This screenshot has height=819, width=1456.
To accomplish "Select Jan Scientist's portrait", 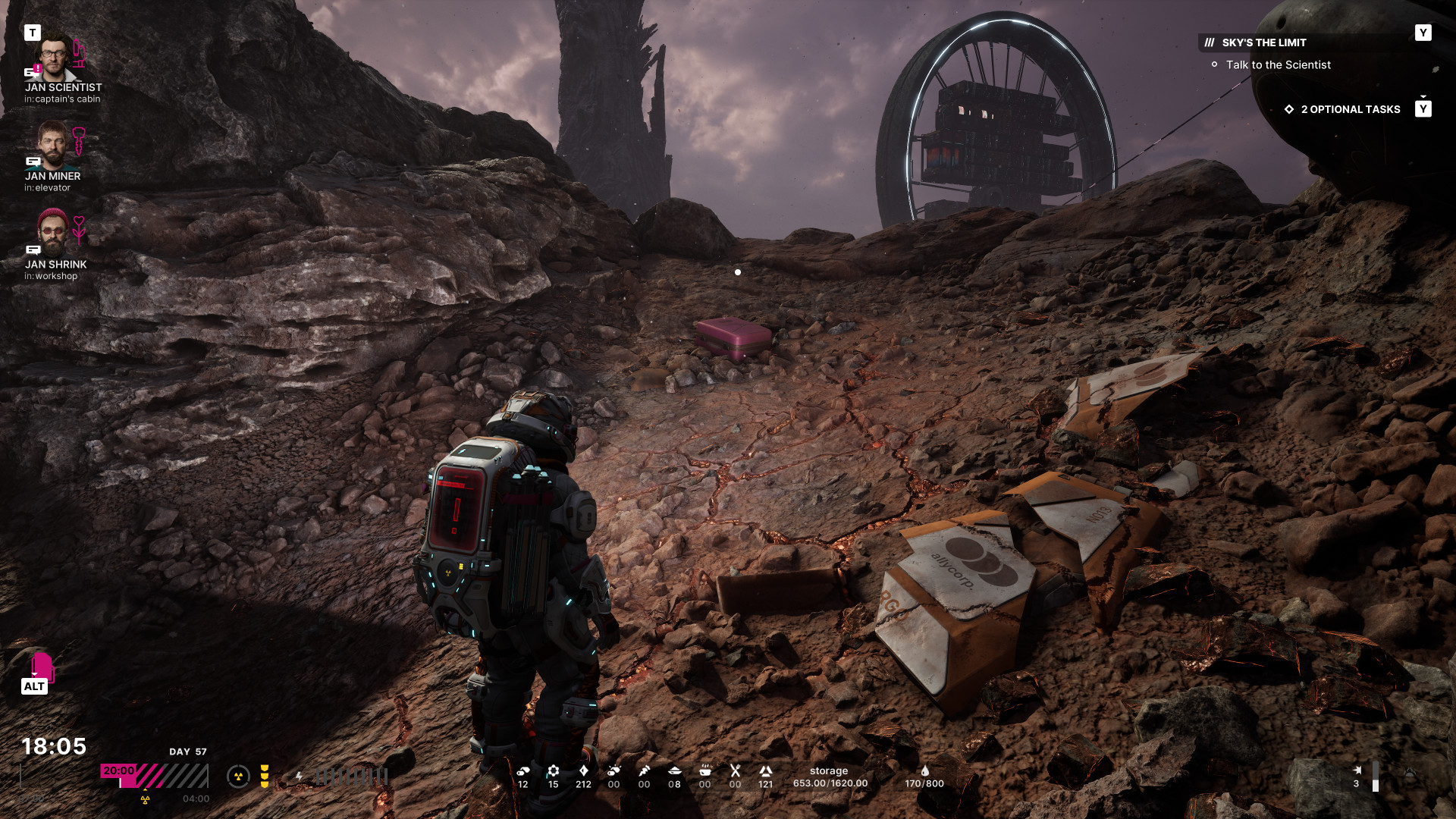I will click(x=55, y=57).
